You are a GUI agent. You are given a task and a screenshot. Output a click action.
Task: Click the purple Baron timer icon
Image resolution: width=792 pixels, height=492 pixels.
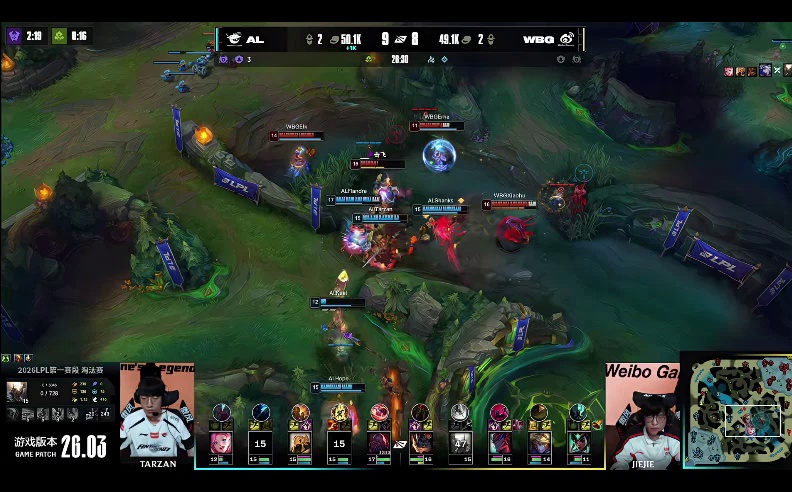[14, 36]
